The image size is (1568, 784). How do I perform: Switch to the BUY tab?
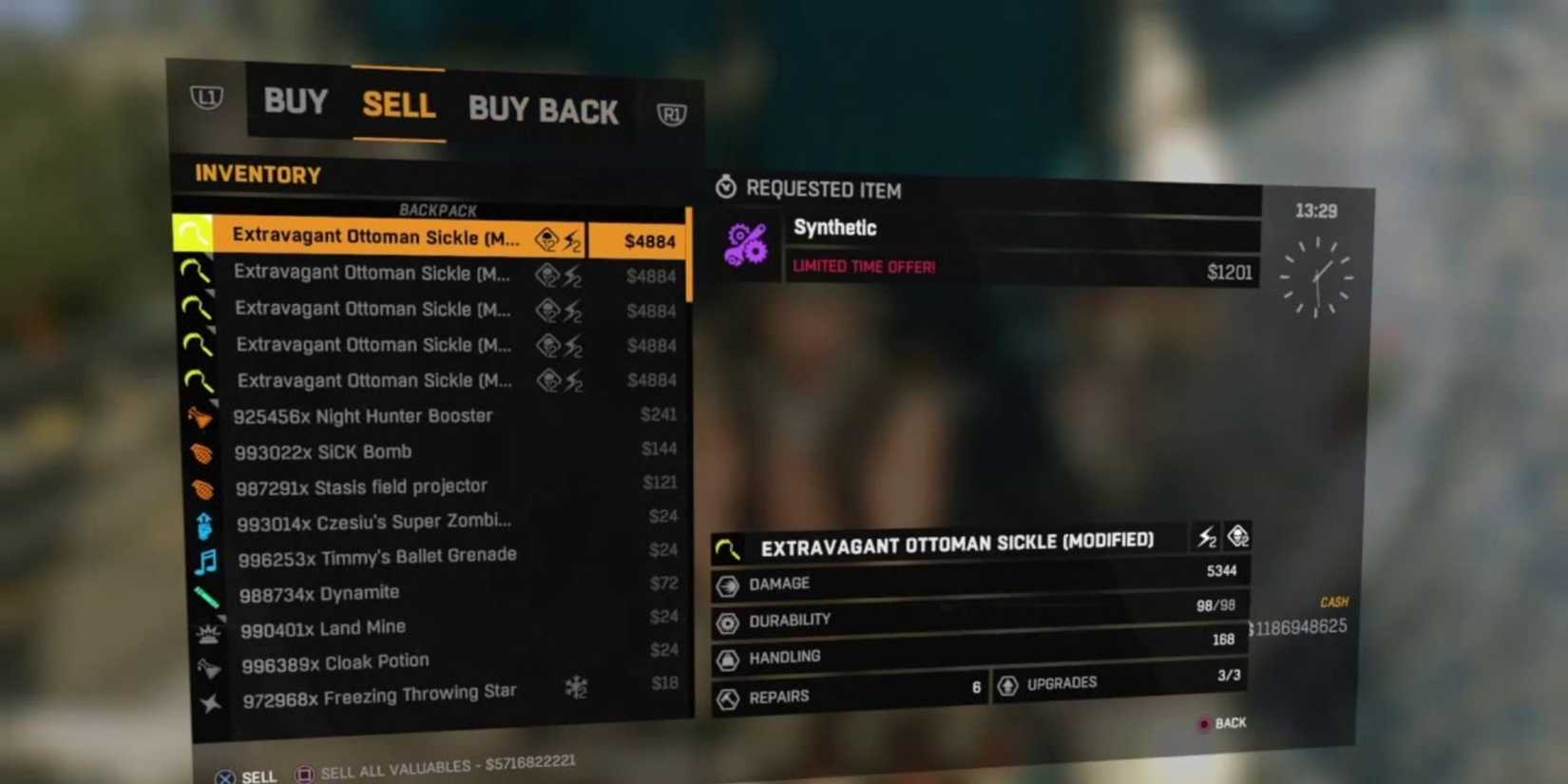tap(295, 103)
